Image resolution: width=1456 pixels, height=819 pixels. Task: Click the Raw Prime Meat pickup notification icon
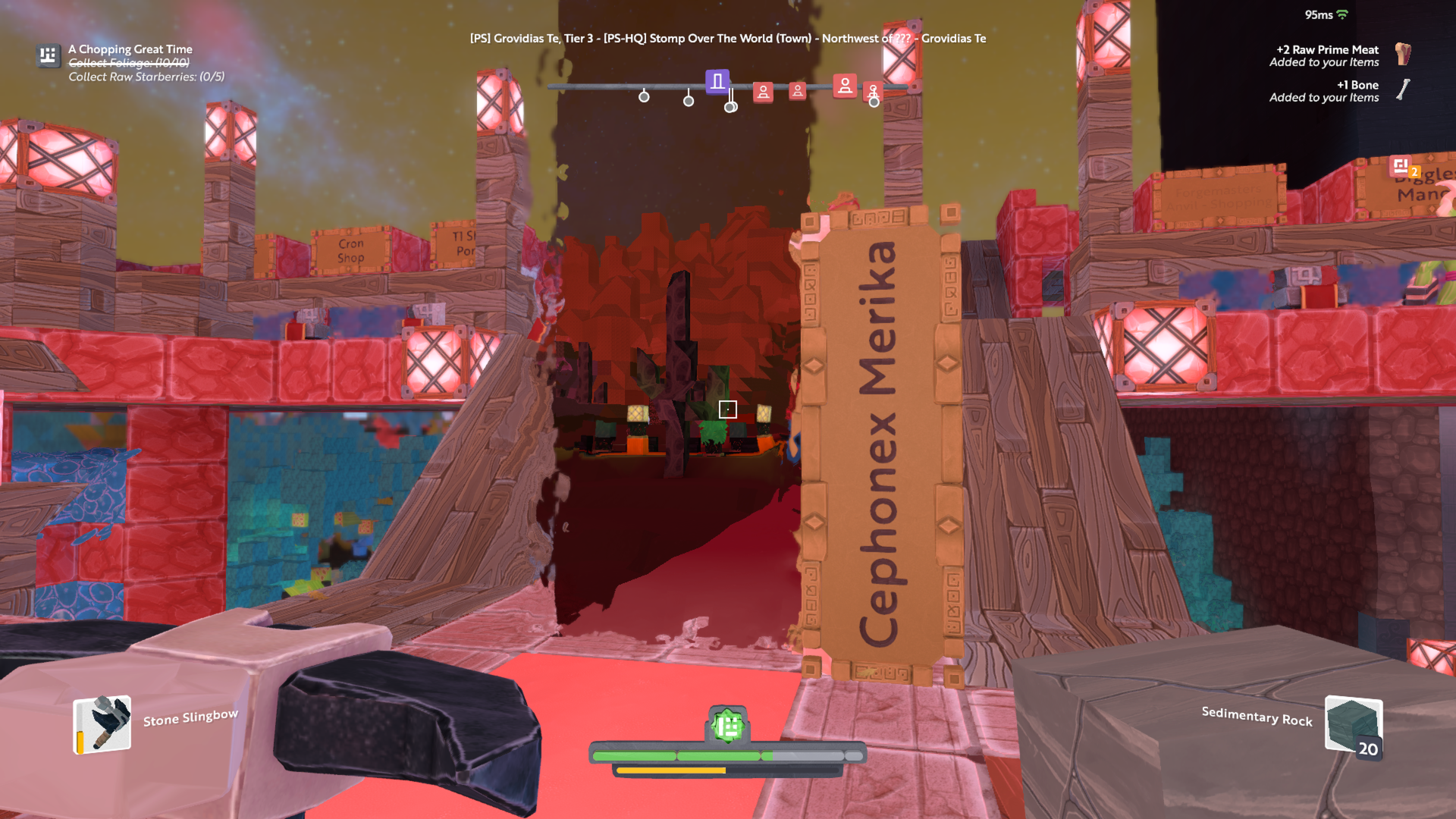1404,55
